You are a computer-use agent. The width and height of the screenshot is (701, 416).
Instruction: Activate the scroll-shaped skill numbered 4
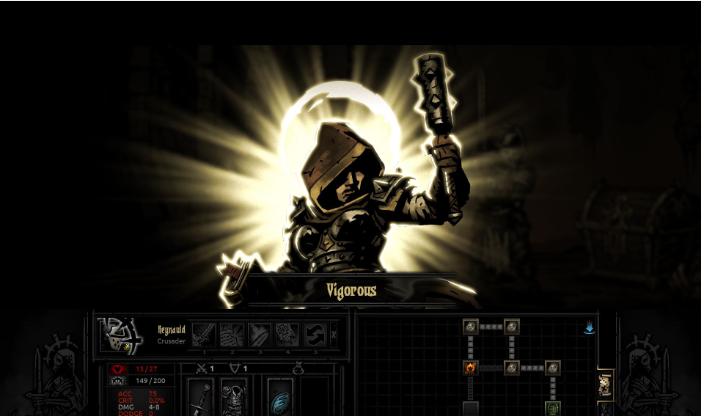tap(287, 334)
